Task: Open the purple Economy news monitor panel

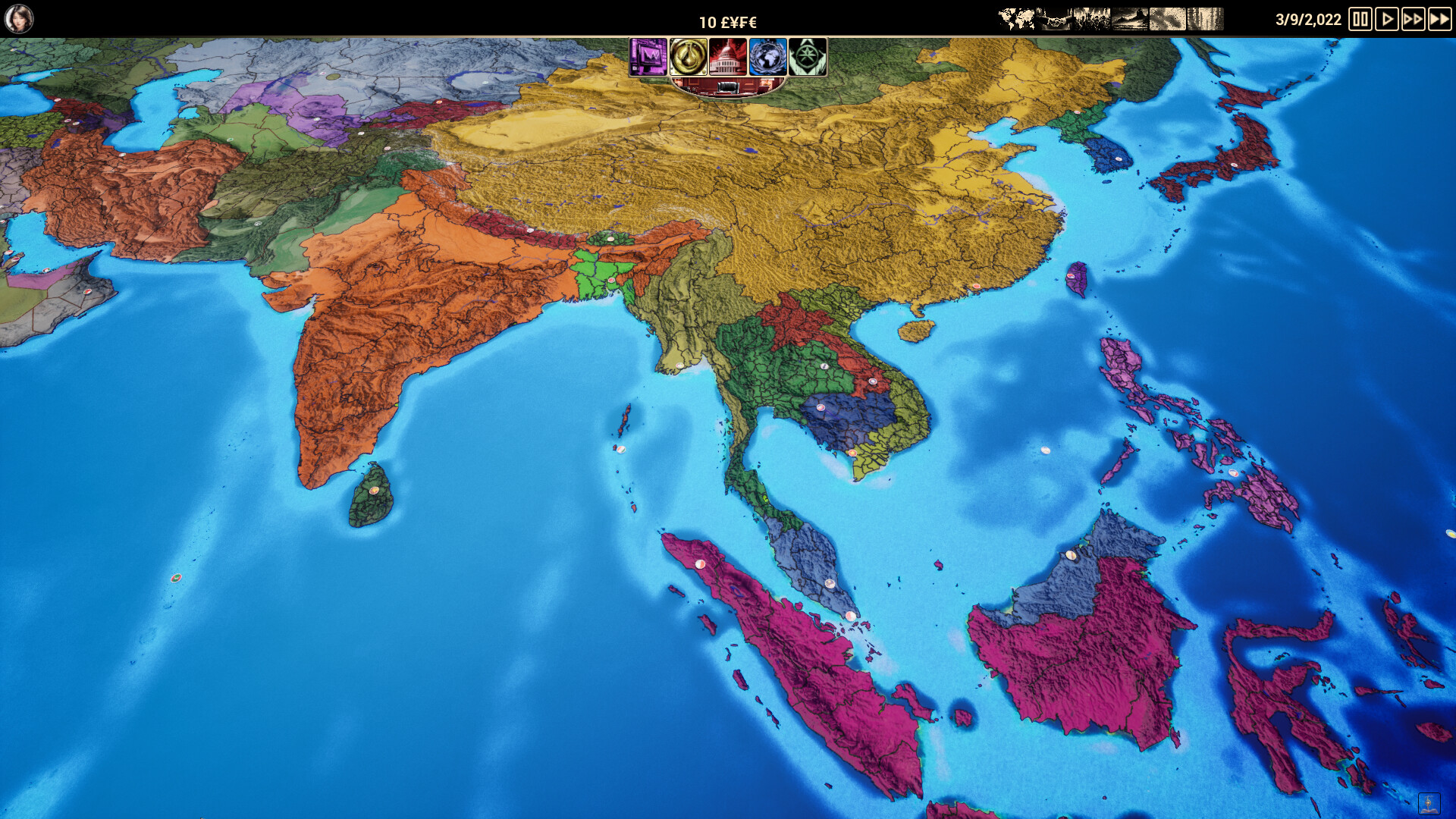Action: (648, 57)
